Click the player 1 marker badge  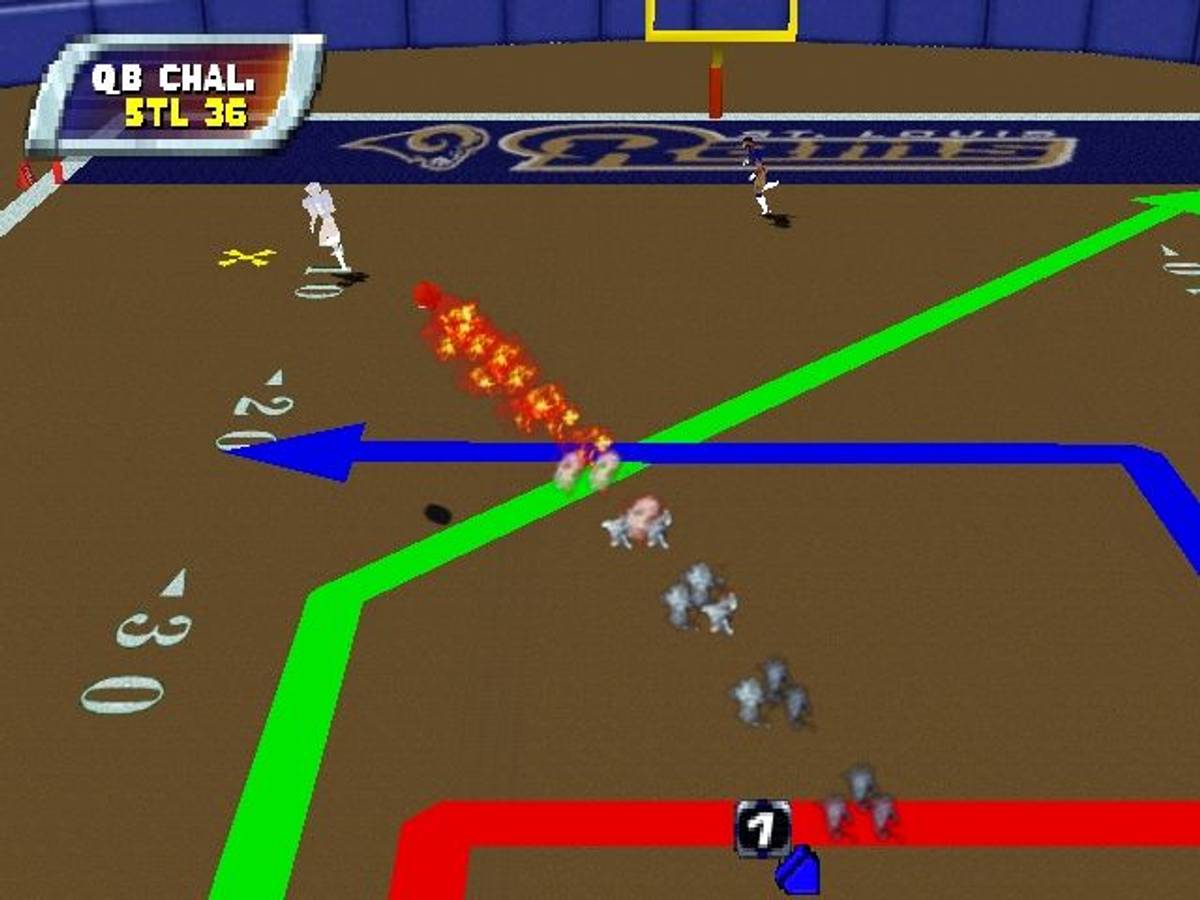coord(762,828)
